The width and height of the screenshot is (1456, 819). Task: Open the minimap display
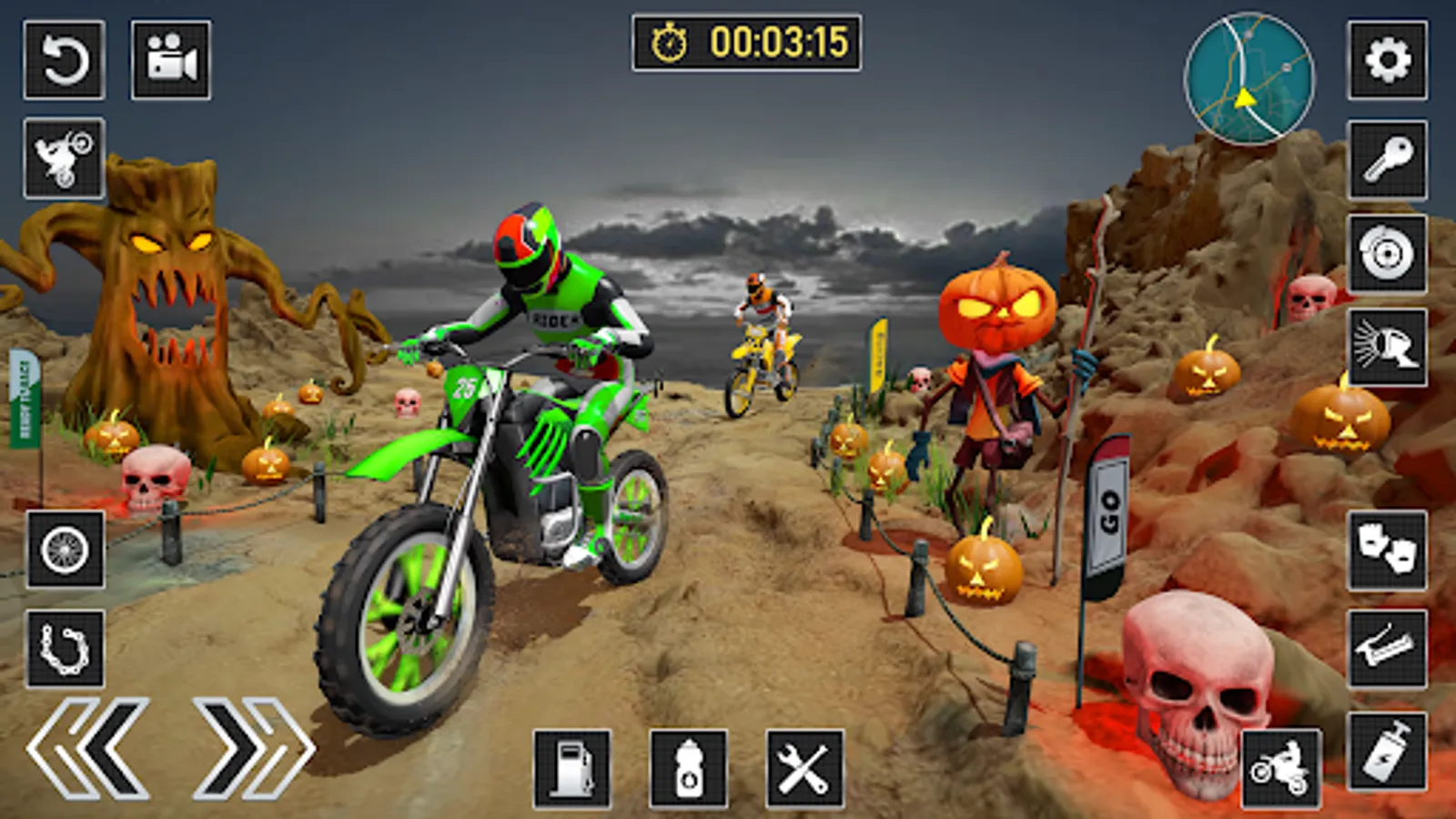[x=1249, y=80]
